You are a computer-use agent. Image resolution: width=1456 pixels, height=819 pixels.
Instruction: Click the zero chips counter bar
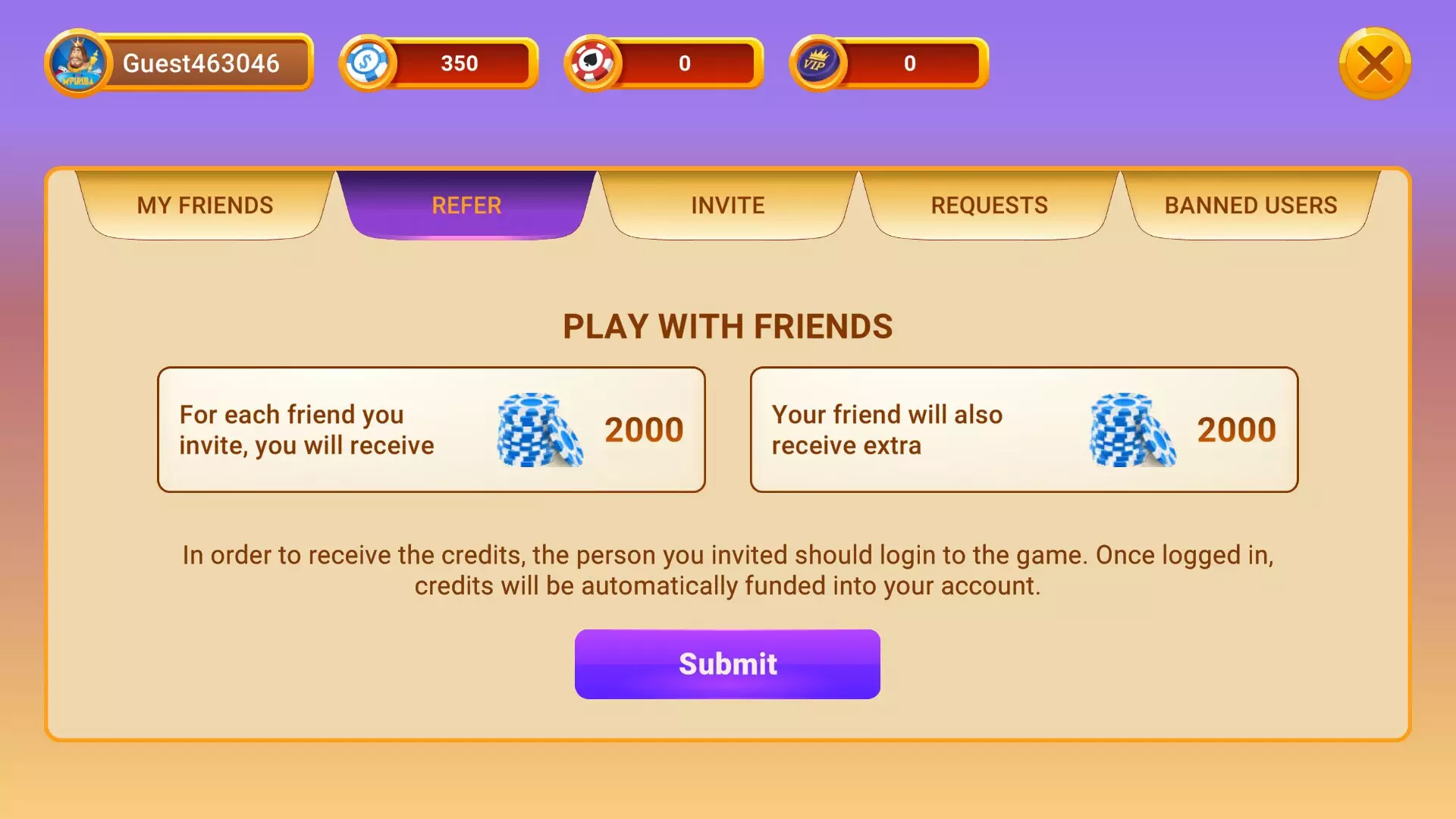(685, 64)
